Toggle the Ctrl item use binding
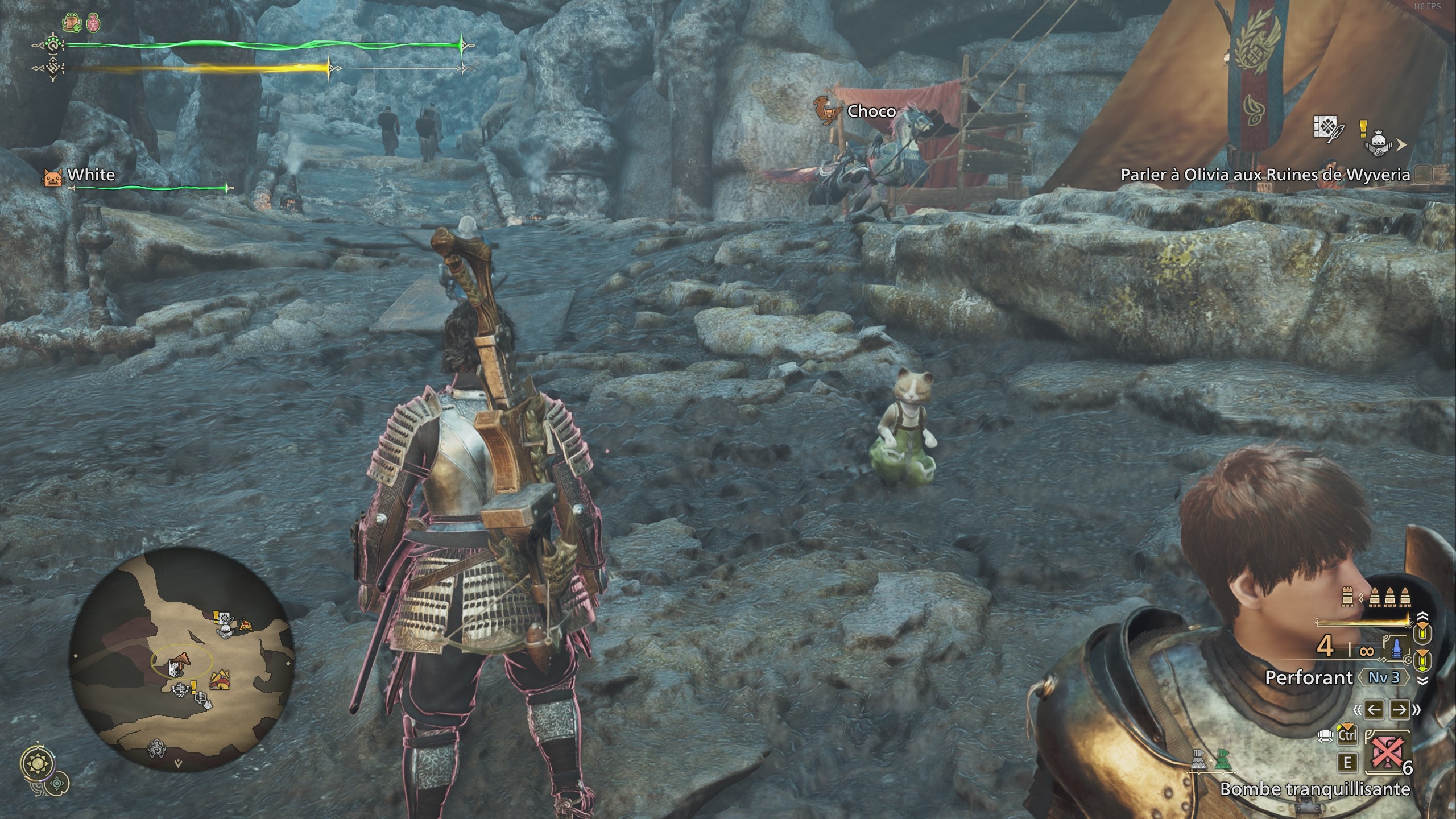 click(1347, 736)
